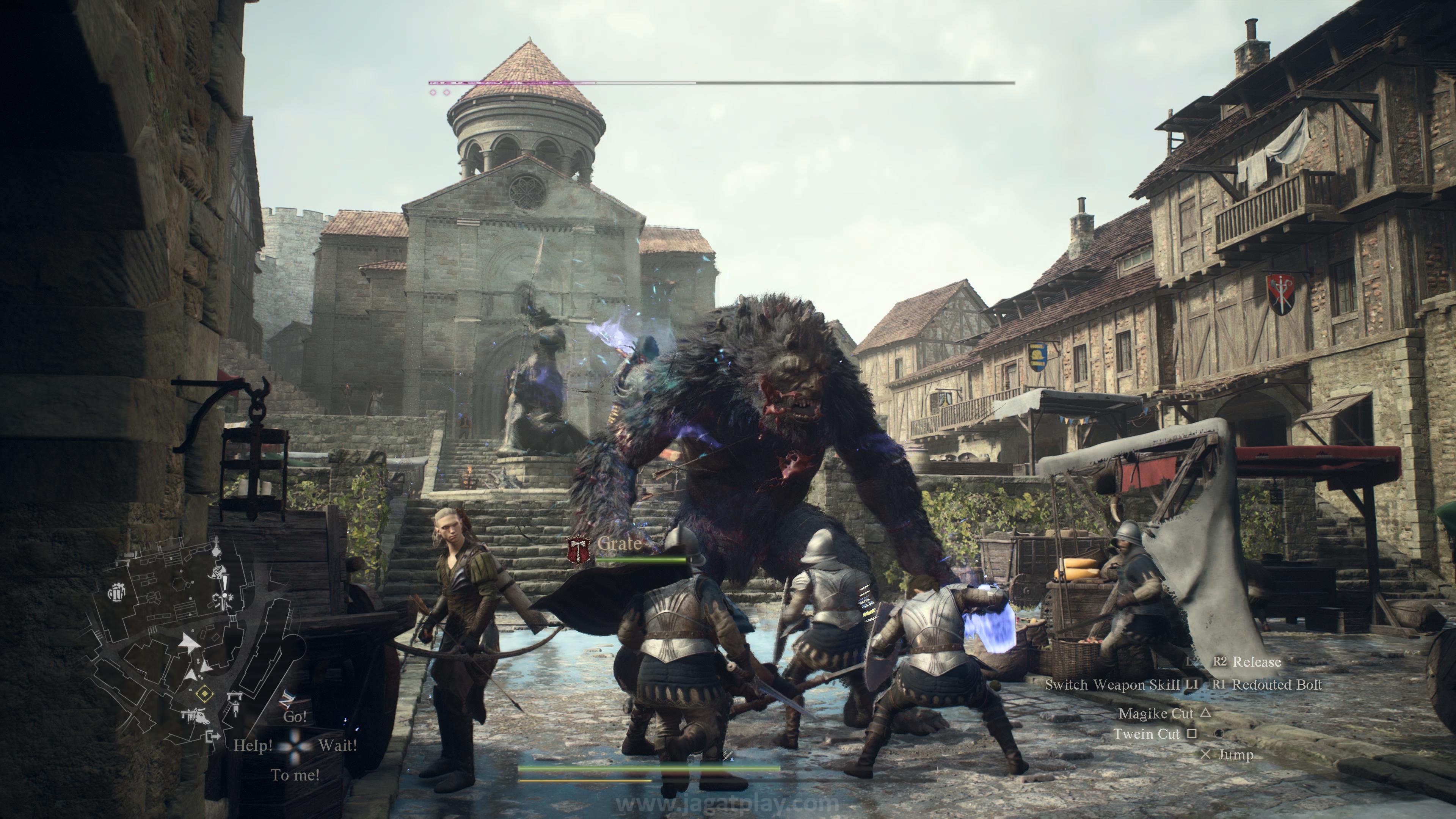Activate the Redouted Bolt skill label

pos(1277,684)
